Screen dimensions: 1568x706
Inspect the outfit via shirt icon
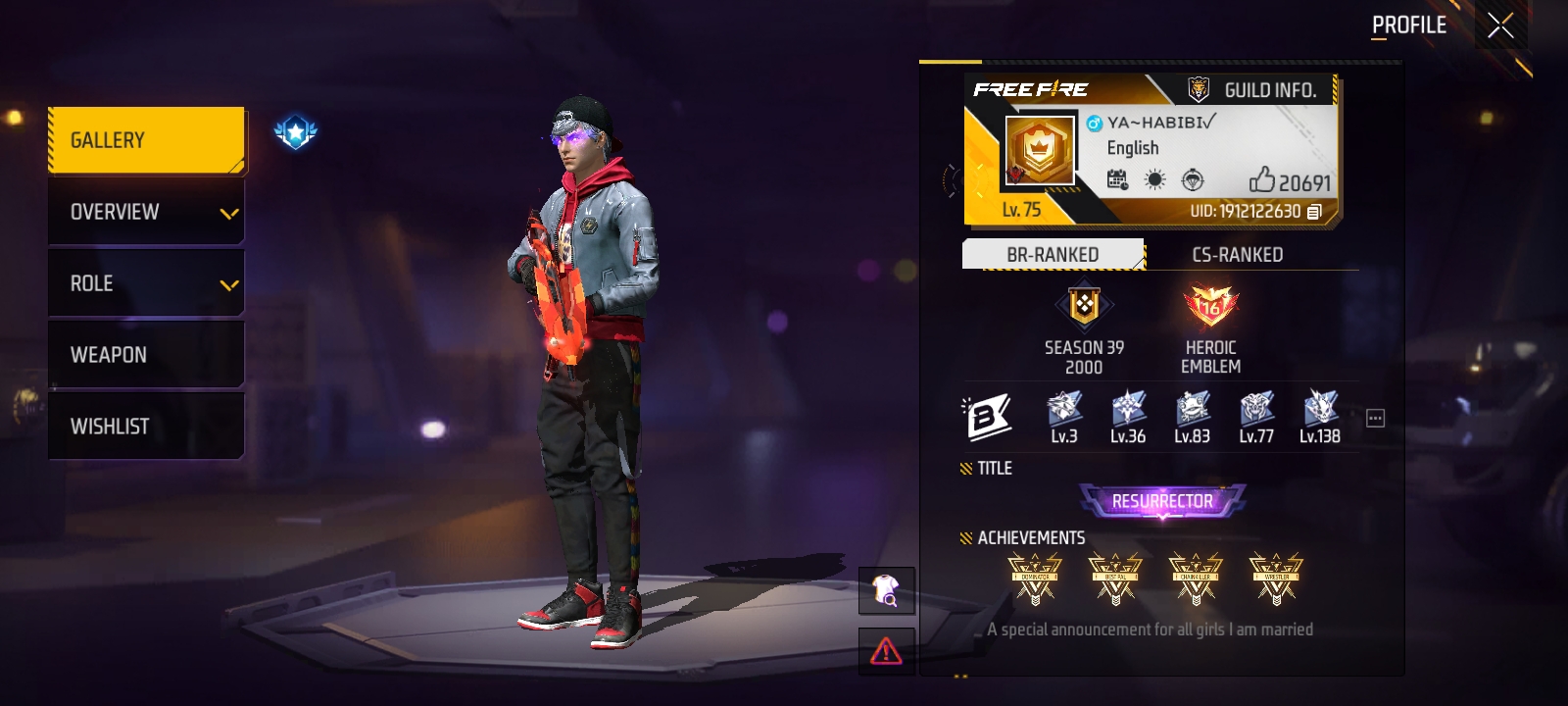click(886, 590)
